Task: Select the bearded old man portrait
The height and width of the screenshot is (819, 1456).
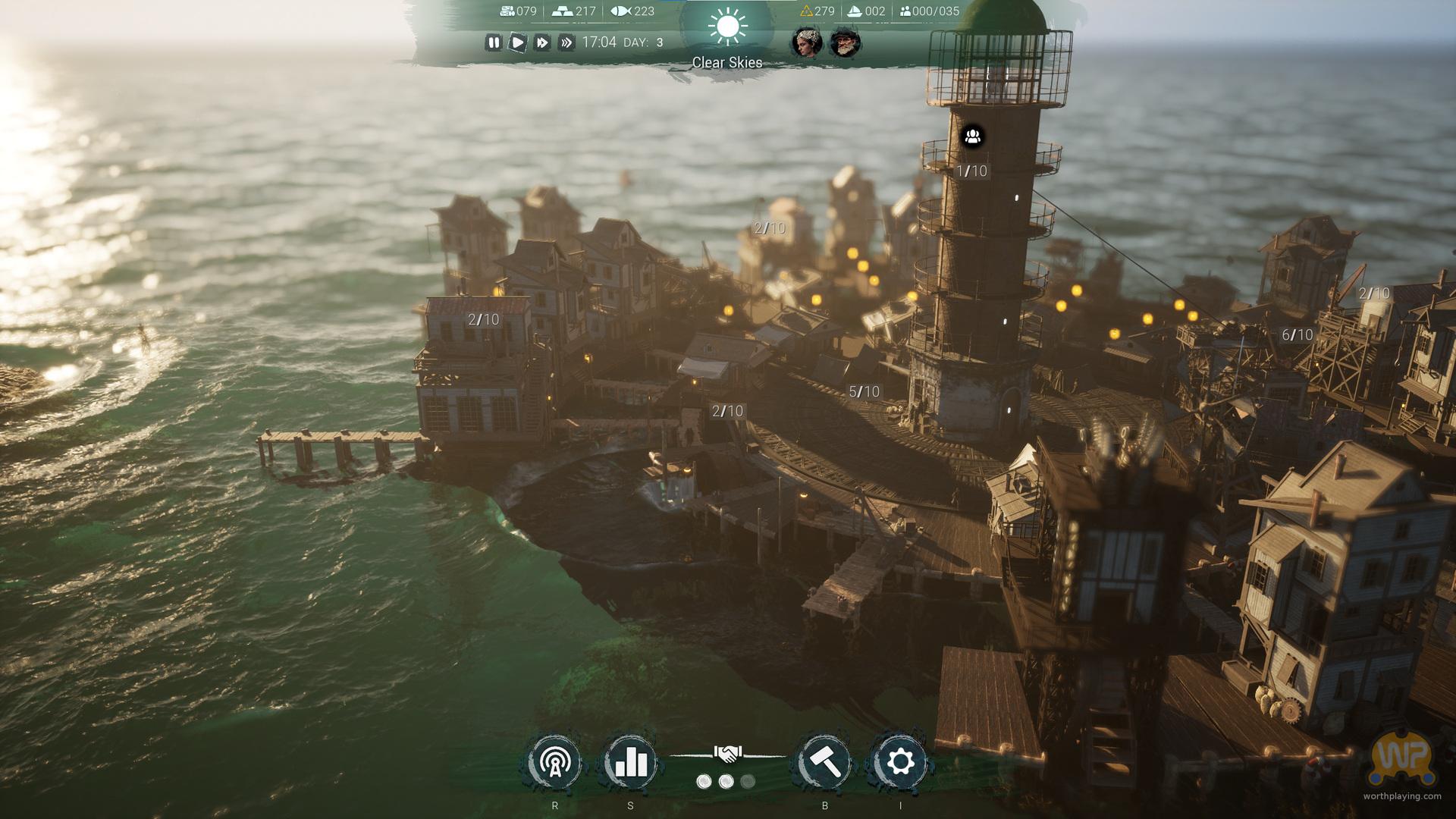Action: [x=845, y=42]
